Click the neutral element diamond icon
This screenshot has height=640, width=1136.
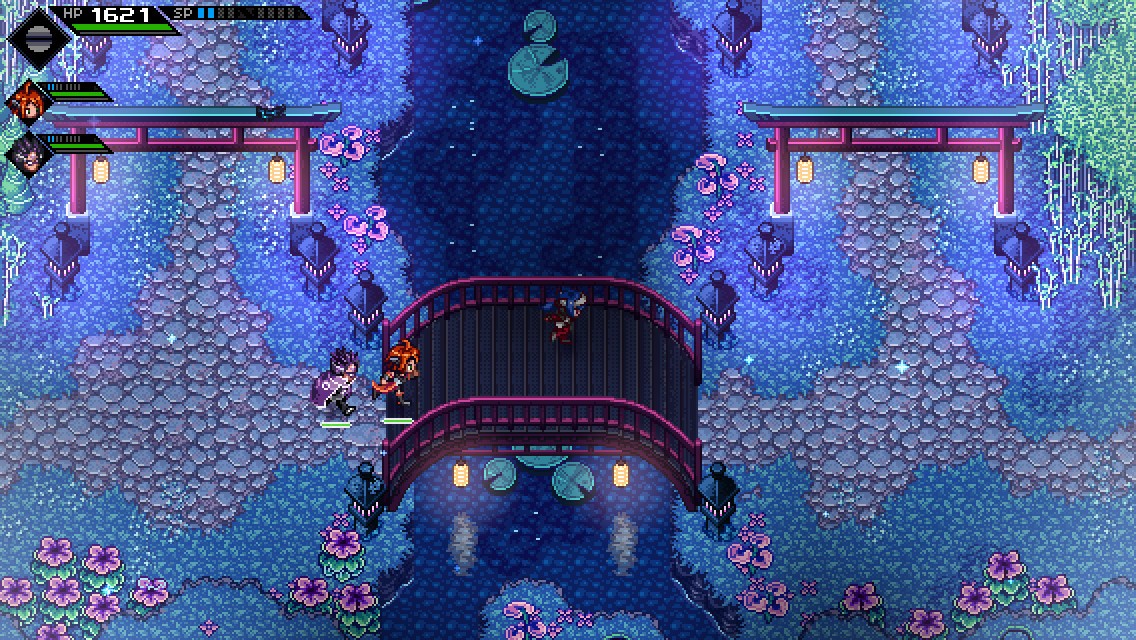pos(39,37)
